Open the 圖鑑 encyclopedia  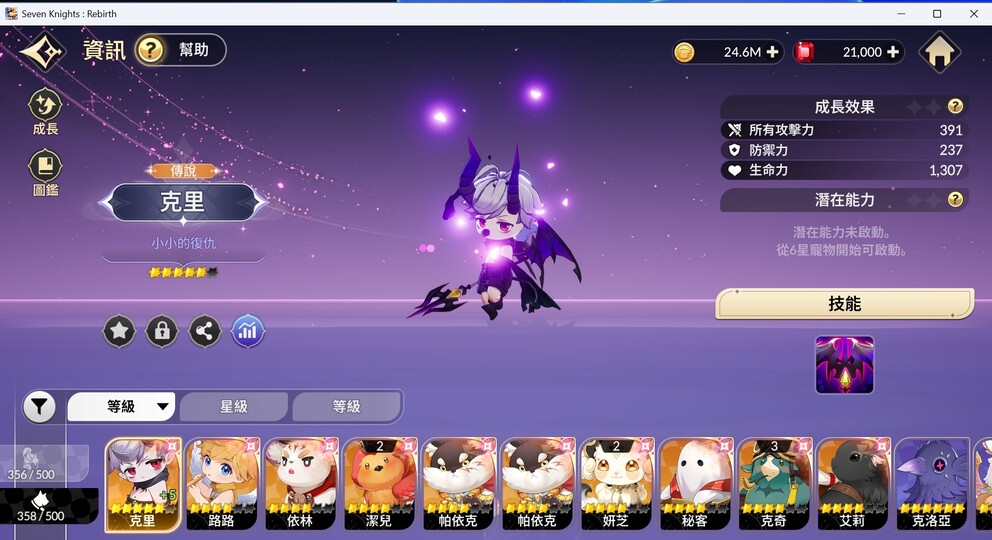coord(45,171)
